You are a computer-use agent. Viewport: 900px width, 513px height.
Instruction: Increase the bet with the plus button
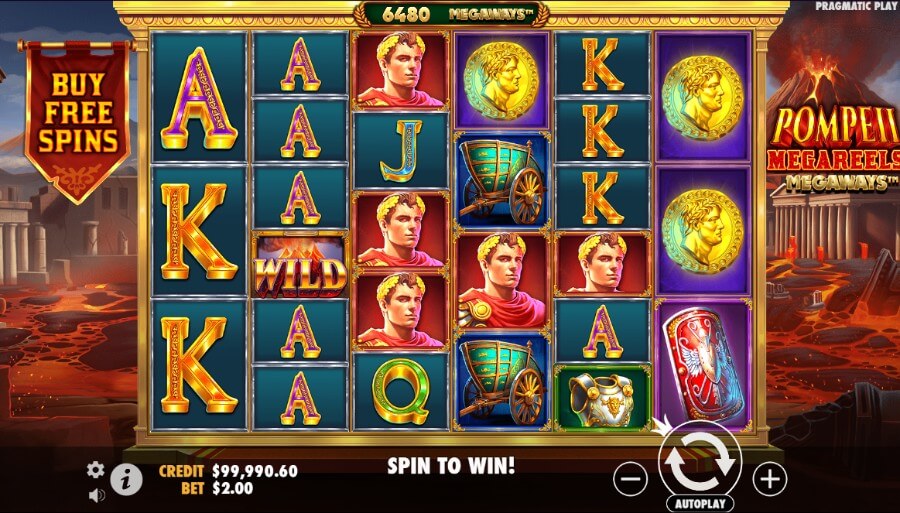point(769,479)
